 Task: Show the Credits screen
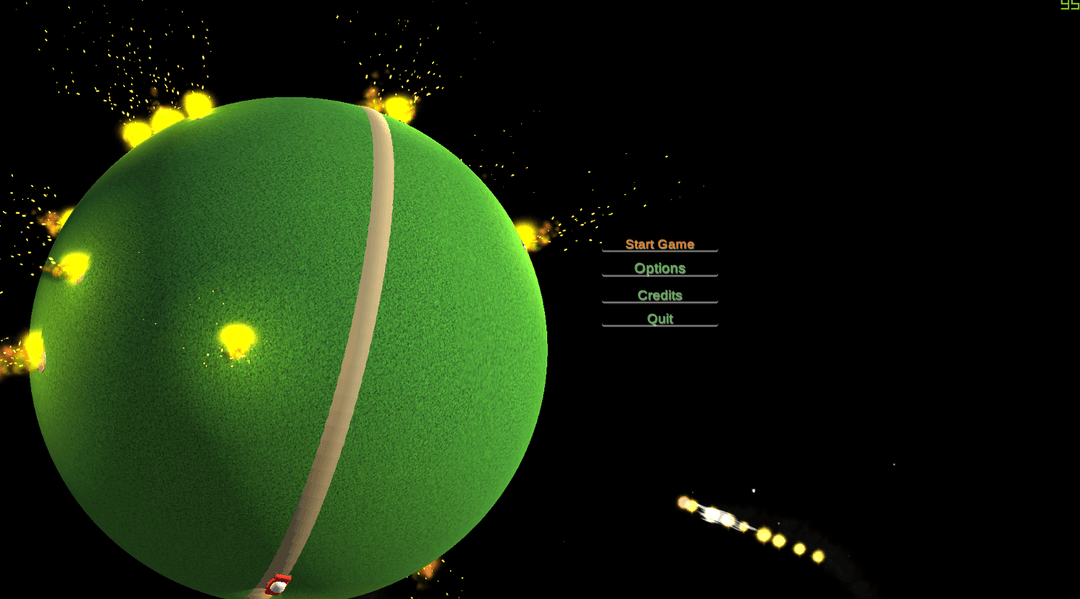659,295
